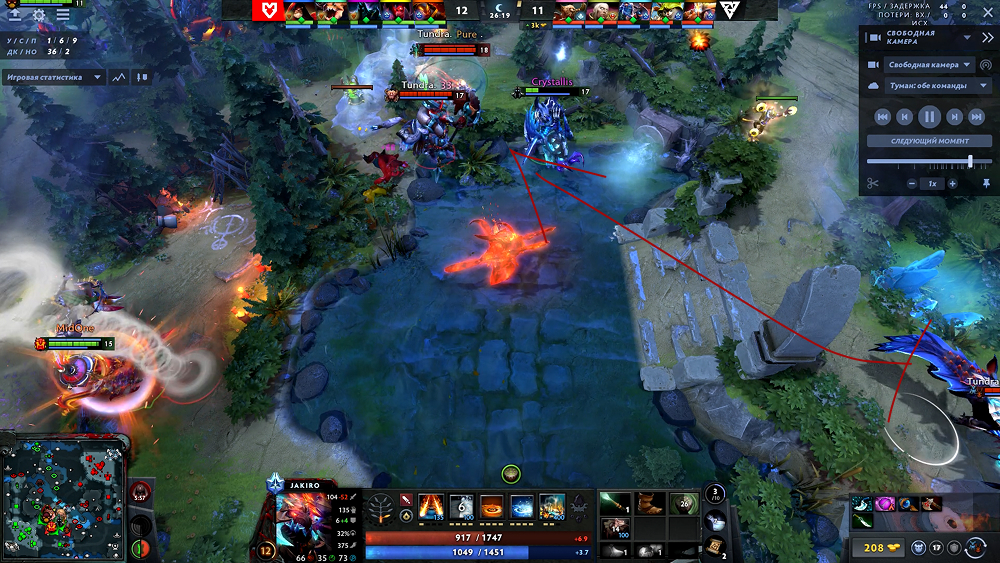Image resolution: width=1000 pixels, height=563 pixels.
Task: Open settings with the gear icon
Action: [40, 15]
